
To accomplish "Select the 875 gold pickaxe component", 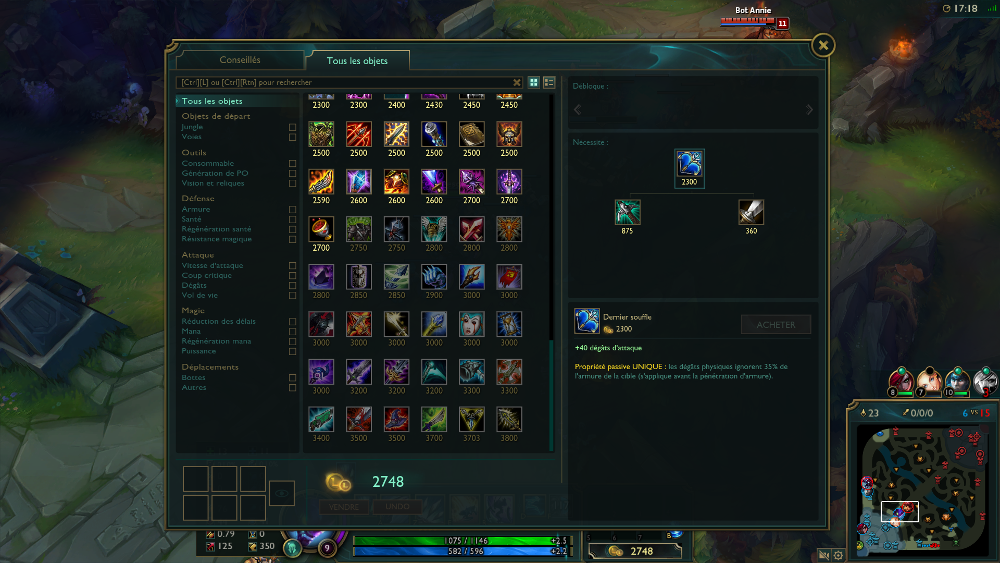I will tap(628, 212).
